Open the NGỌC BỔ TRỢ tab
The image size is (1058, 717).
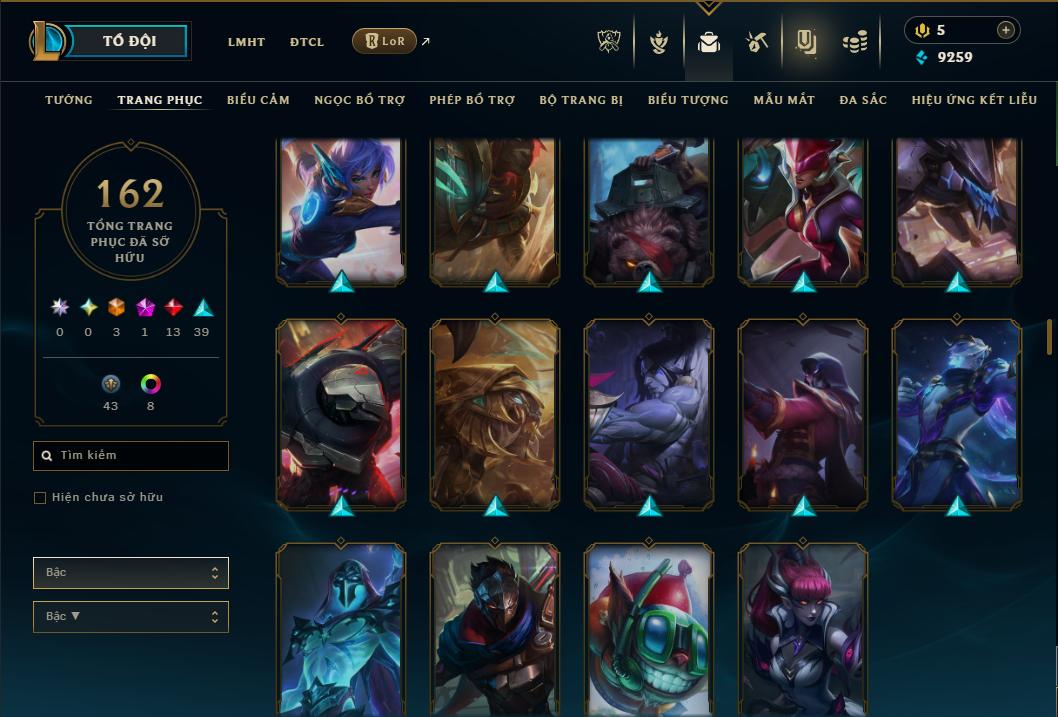359,100
